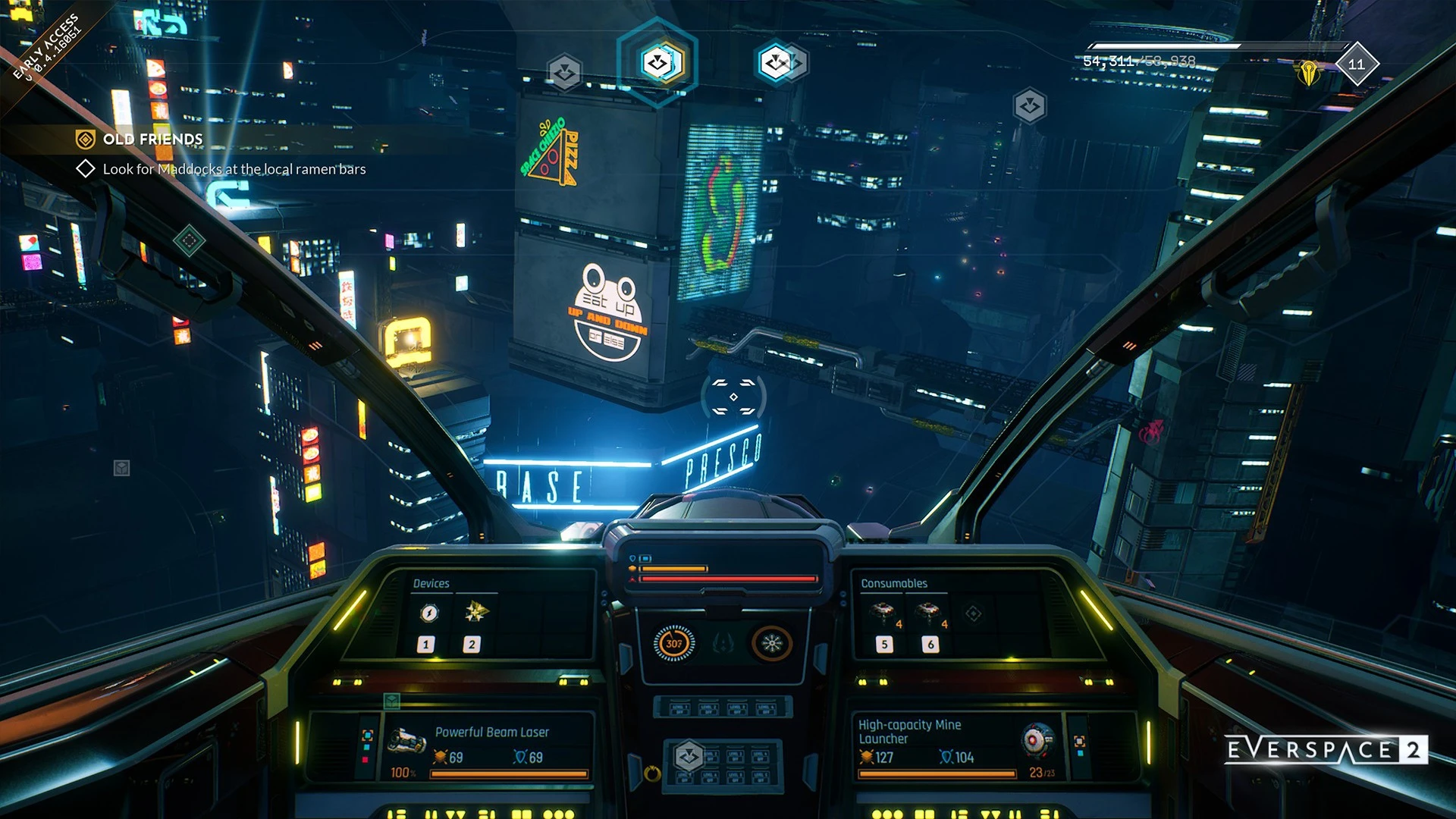Select the diamond marker left of the cockpit strut
The image size is (1456, 819).
pyautogui.click(x=189, y=241)
